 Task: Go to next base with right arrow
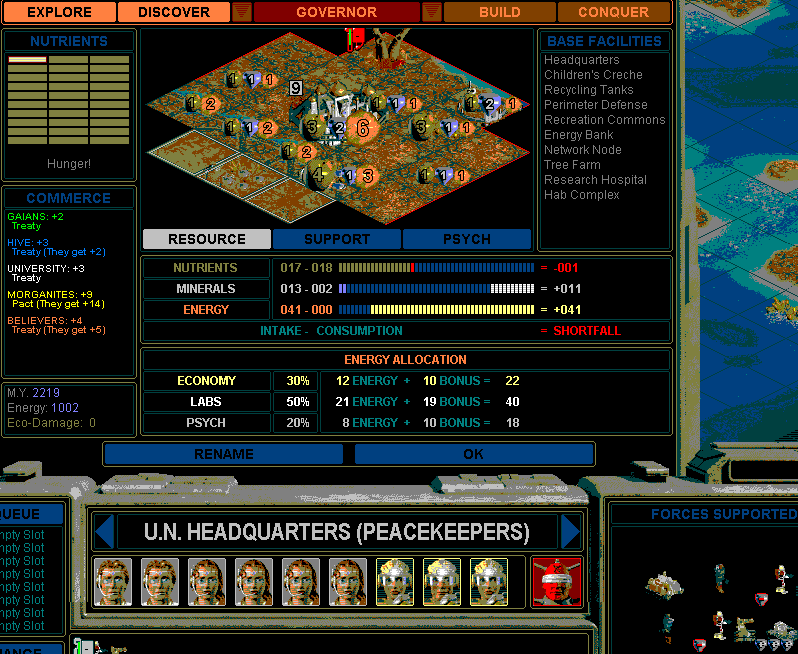(x=571, y=531)
